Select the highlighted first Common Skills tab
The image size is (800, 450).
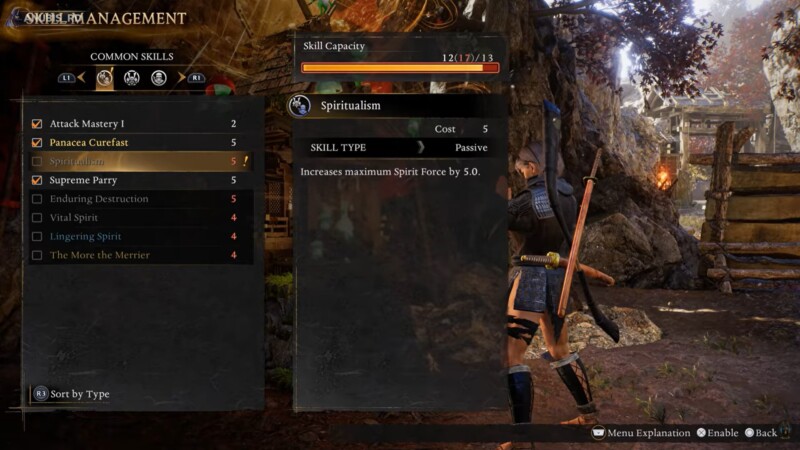104,77
